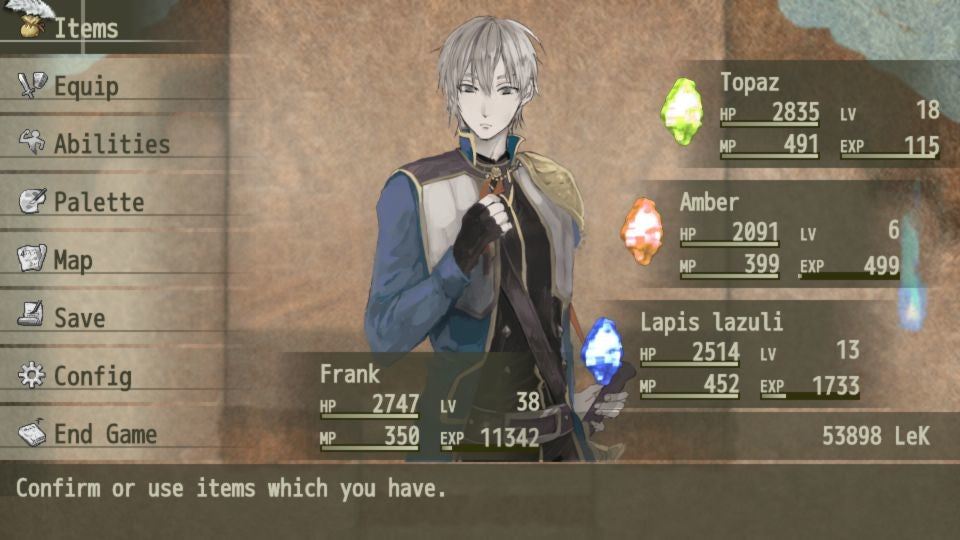Open the Items menu
This screenshot has height=540, width=960.
click(85, 28)
